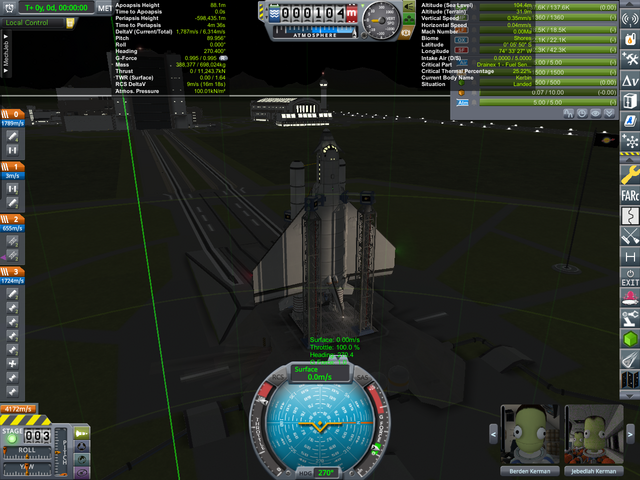
Task: Select the stage 2 header
Action: [13, 218]
